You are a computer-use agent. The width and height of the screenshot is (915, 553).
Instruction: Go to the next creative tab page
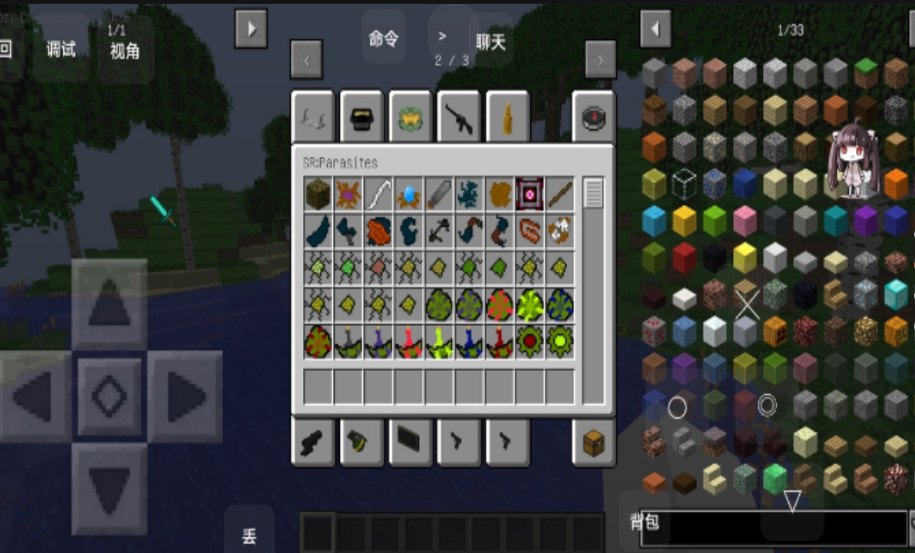click(600, 60)
